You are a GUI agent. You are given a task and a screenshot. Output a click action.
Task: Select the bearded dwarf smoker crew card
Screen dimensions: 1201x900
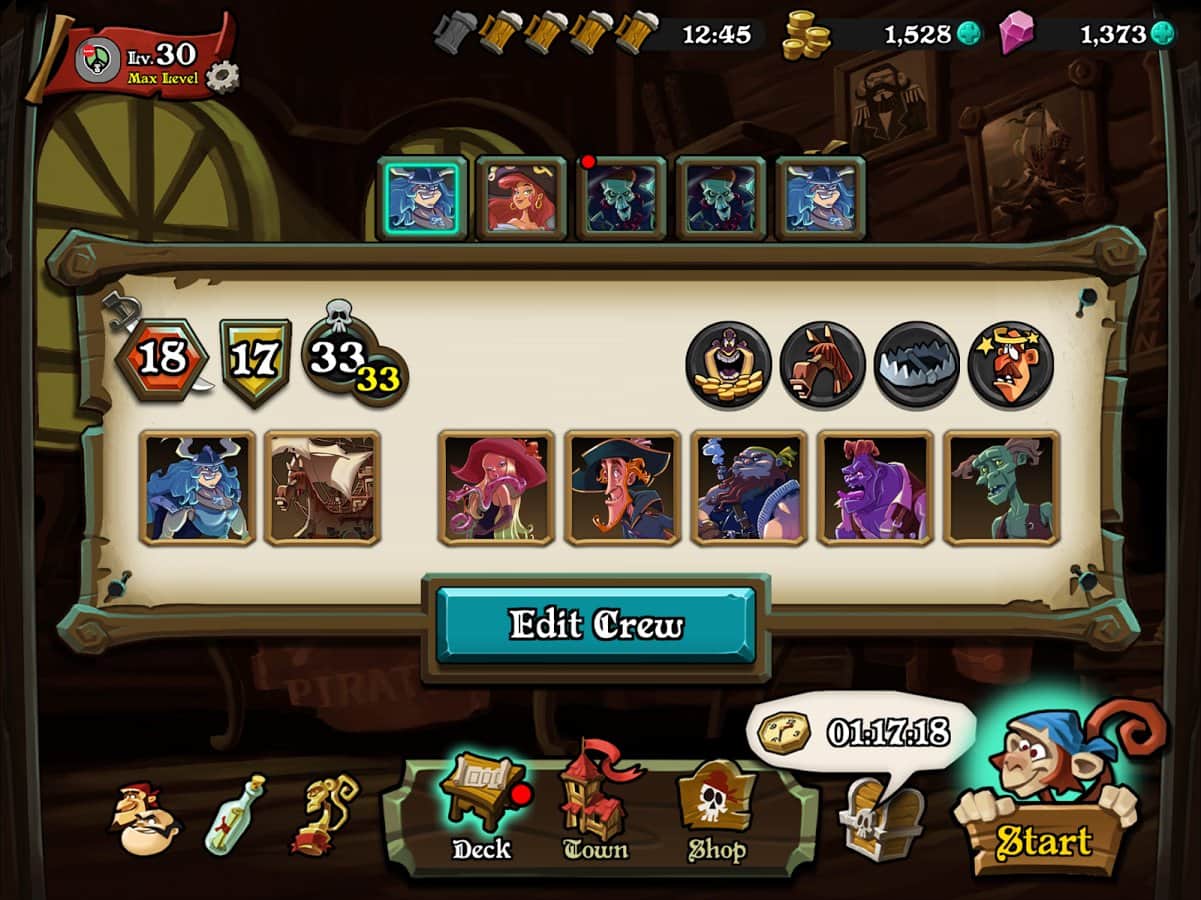(748, 488)
